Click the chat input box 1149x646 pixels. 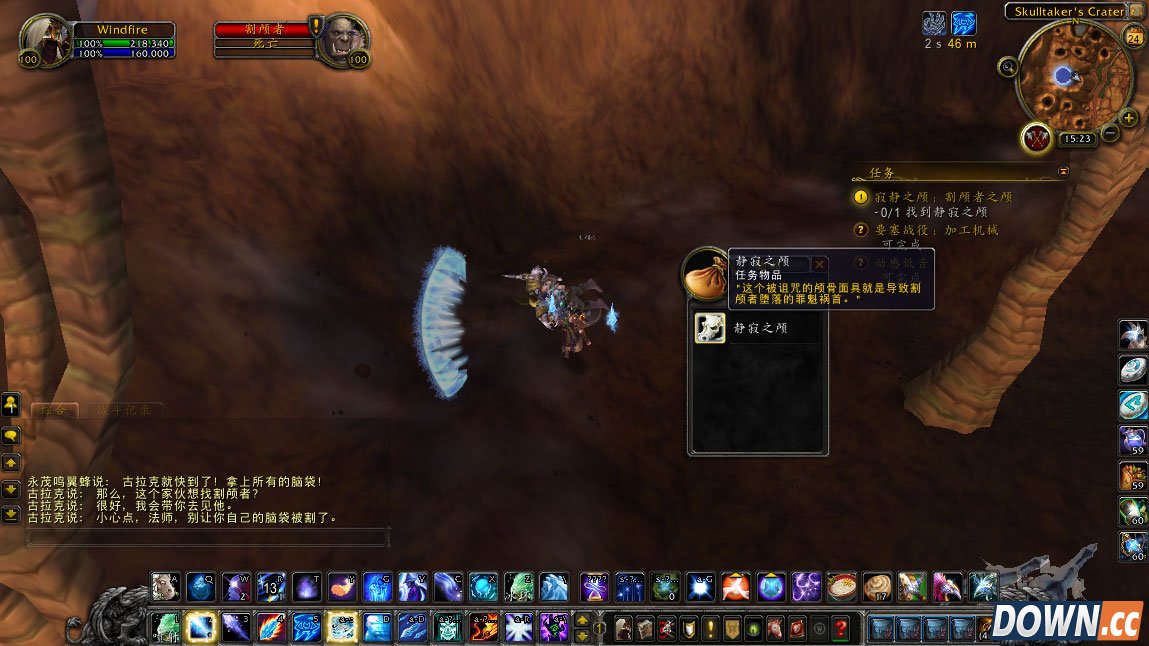click(207, 537)
